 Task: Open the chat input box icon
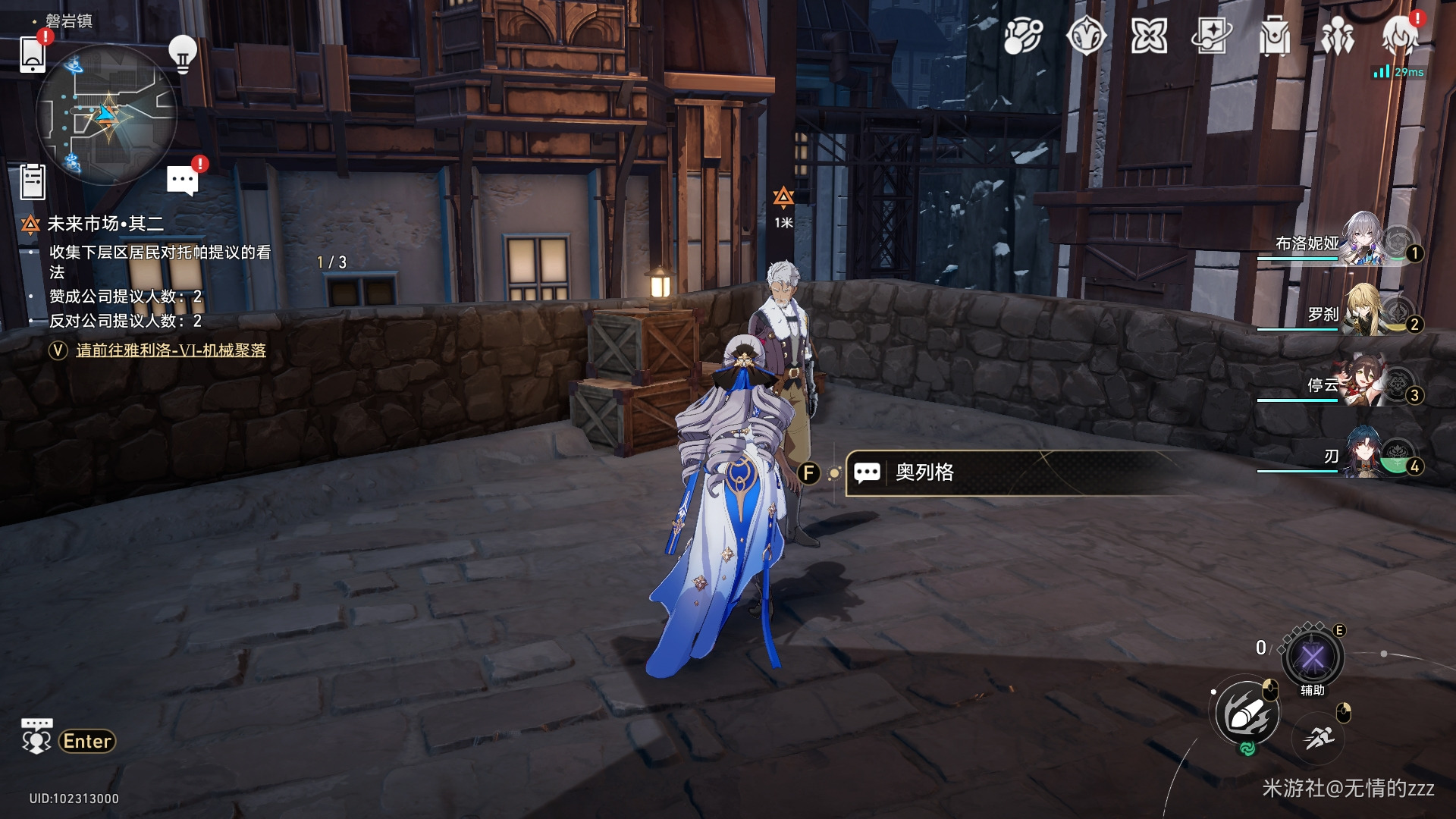(x=36, y=737)
